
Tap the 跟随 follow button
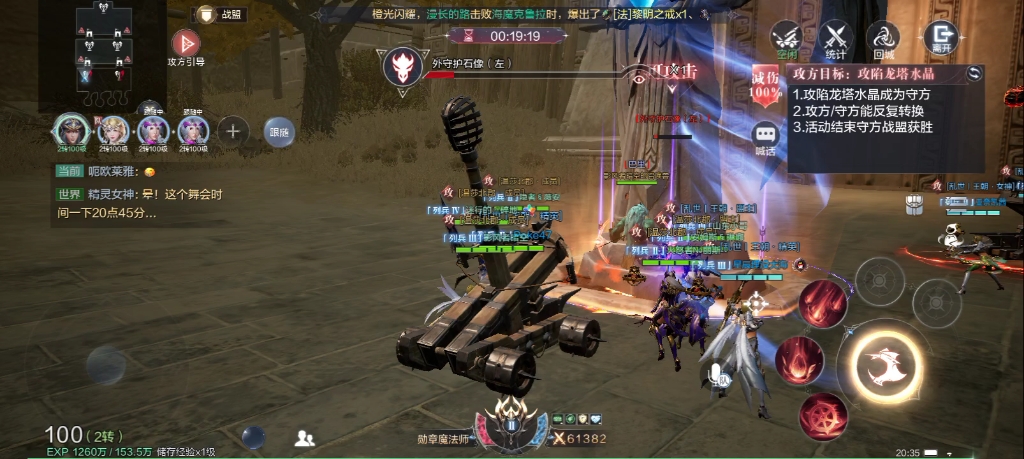(x=278, y=131)
